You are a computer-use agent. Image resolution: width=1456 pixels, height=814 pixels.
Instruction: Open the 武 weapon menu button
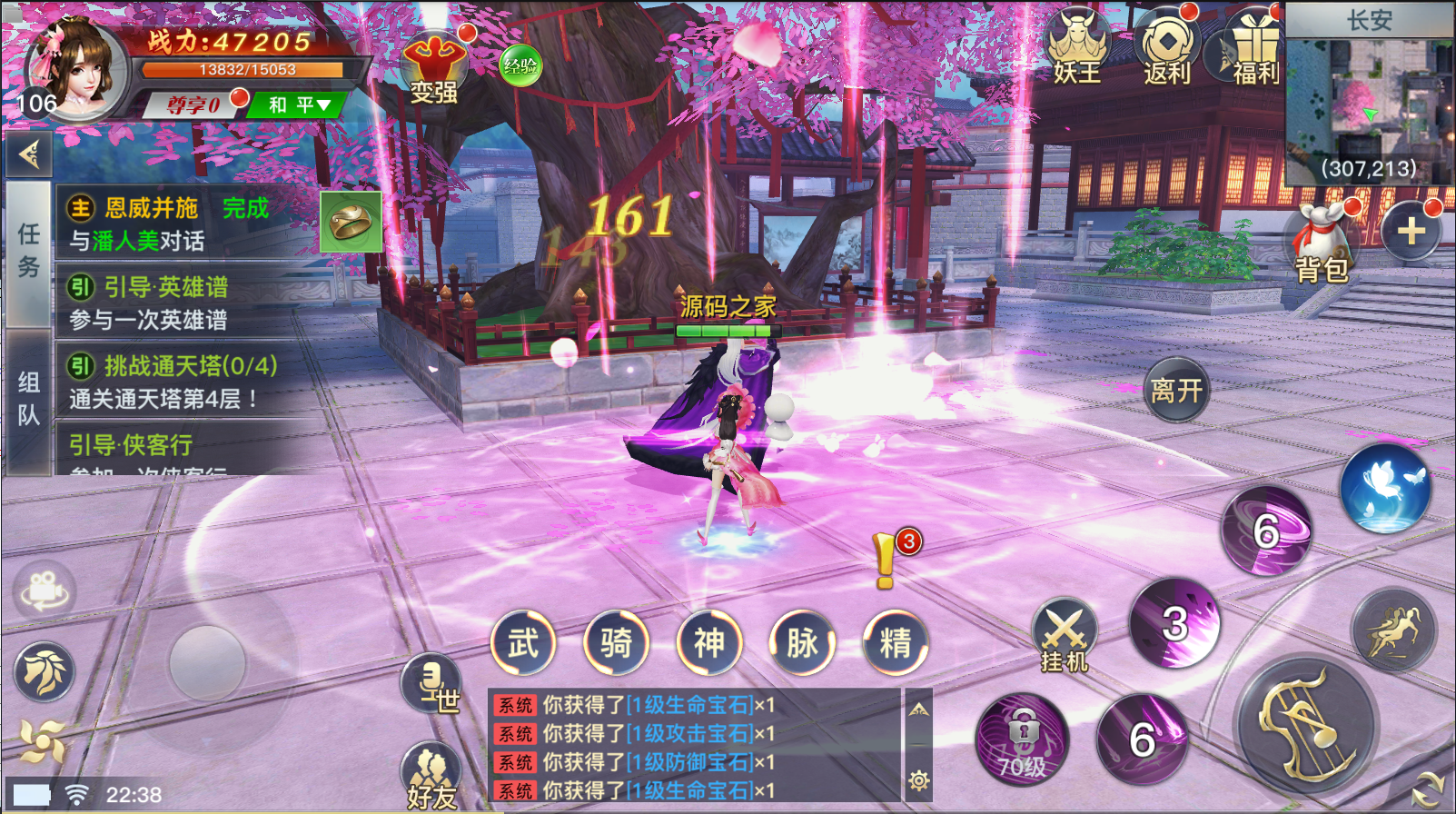tap(523, 643)
